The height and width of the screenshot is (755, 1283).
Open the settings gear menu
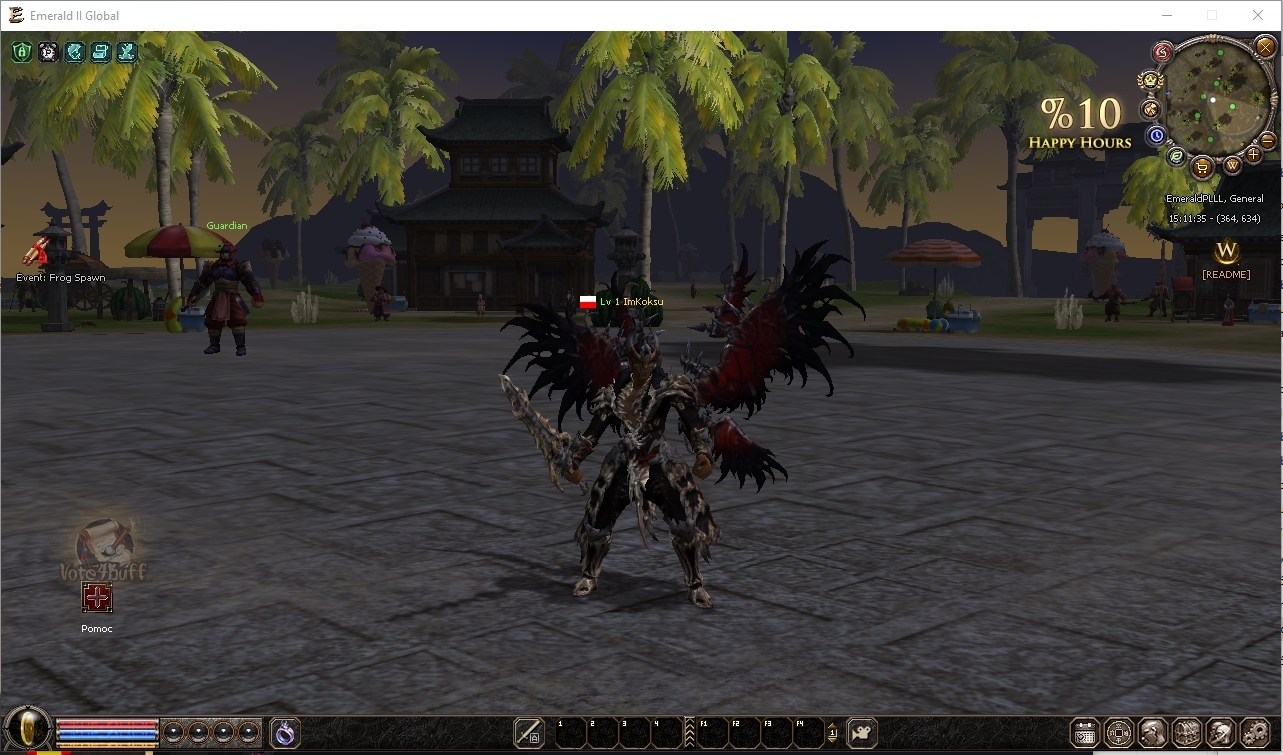1253,733
